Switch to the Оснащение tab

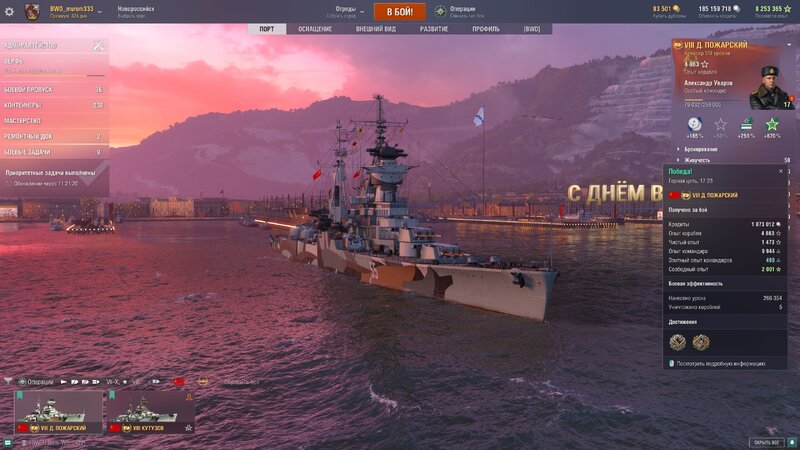[x=315, y=29]
